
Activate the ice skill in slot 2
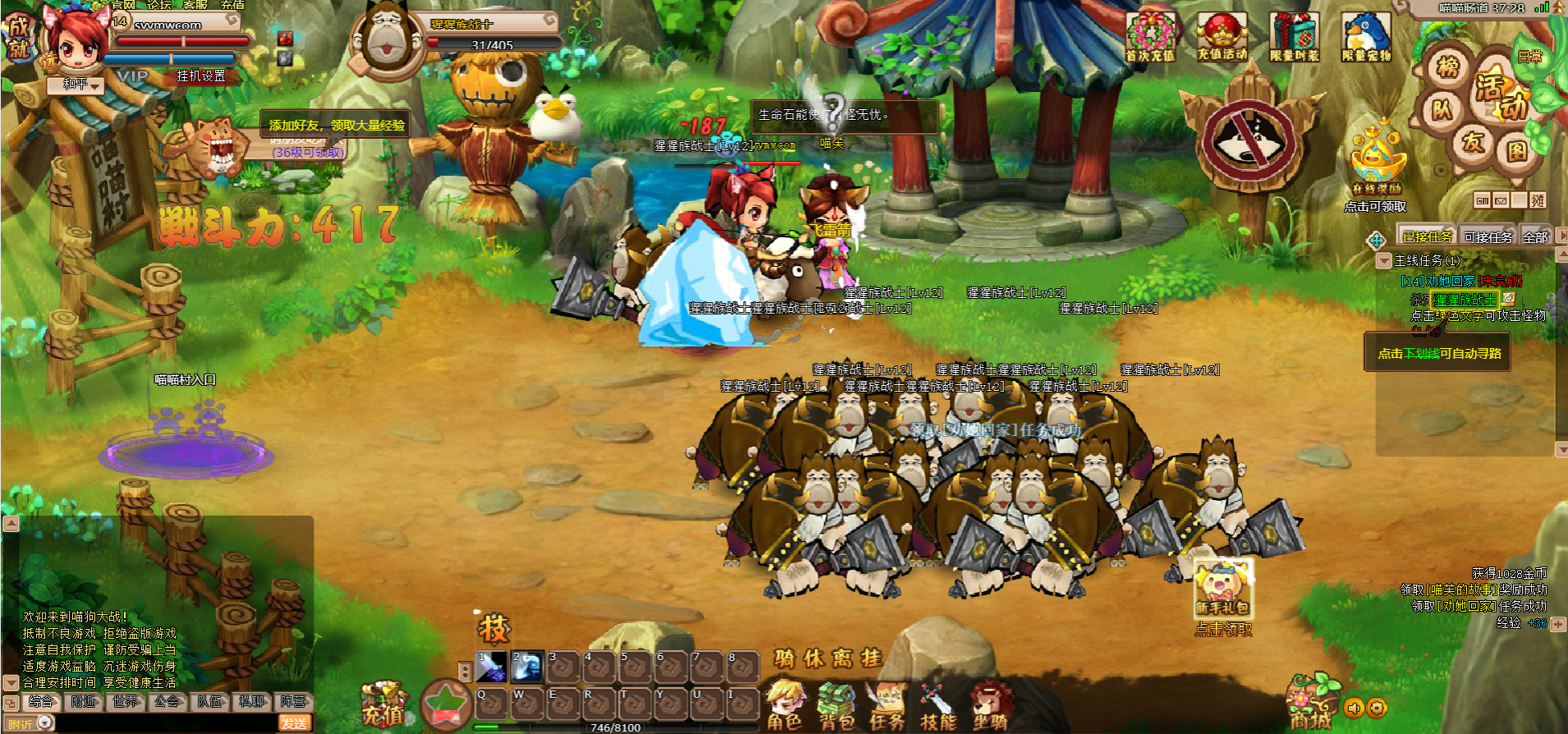pos(526,667)
